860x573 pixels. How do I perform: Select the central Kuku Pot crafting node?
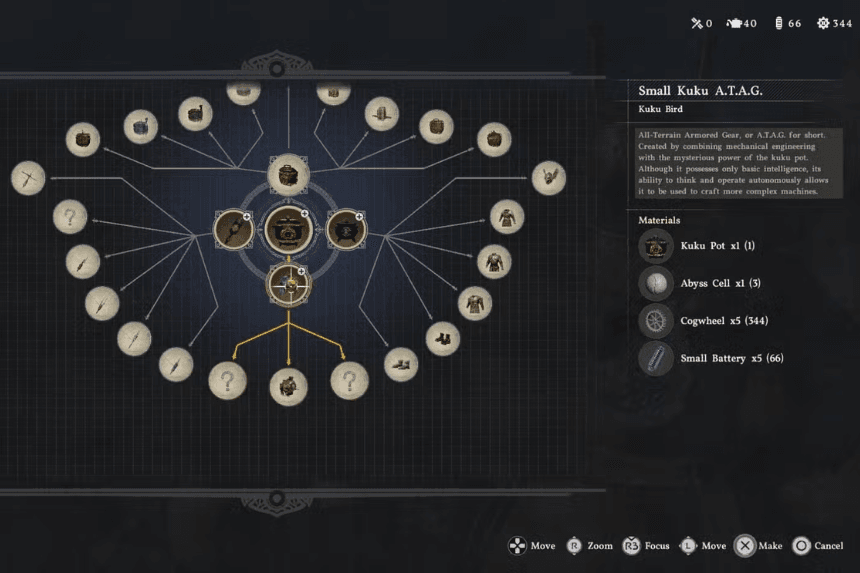click(x=289, y=229)
